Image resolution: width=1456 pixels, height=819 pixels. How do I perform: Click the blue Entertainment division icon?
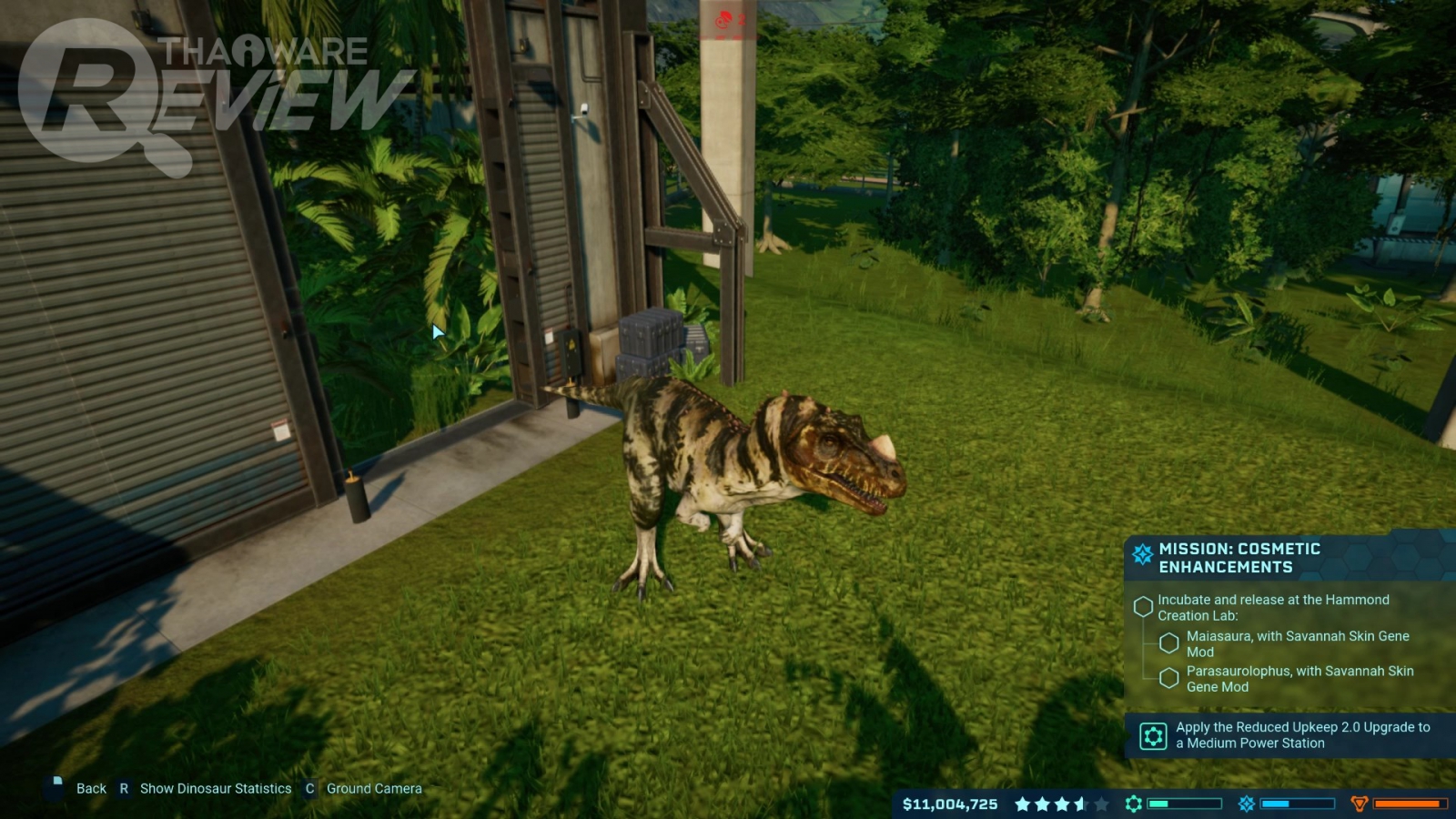pos(1247,804)
